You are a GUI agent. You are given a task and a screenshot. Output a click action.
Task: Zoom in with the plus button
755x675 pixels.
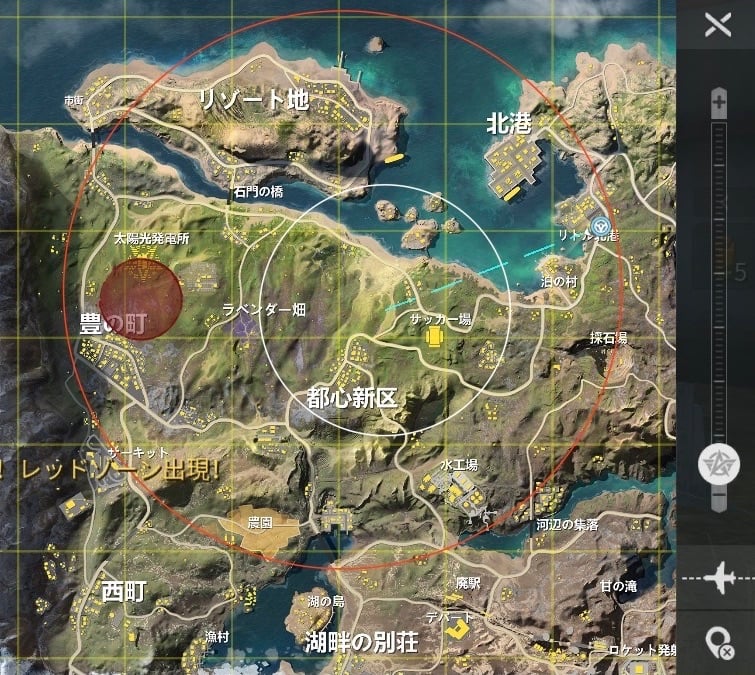[718, 101]
